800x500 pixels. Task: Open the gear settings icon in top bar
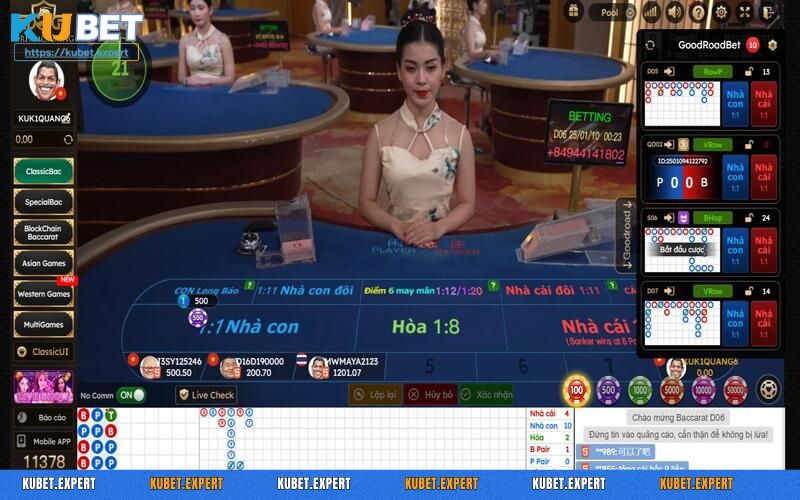[x=722, y=12]
